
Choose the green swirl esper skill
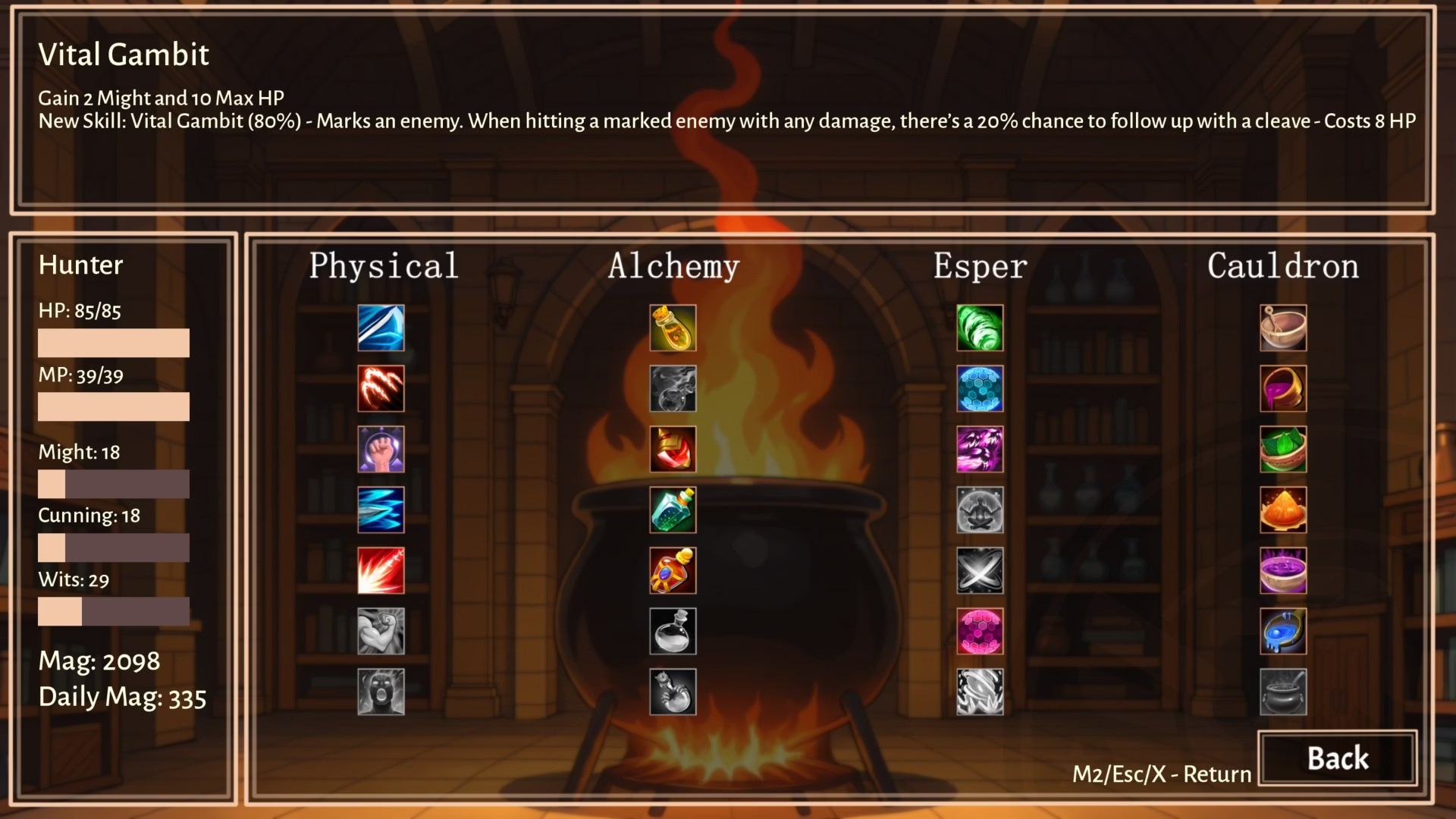[x=980, y=328]
